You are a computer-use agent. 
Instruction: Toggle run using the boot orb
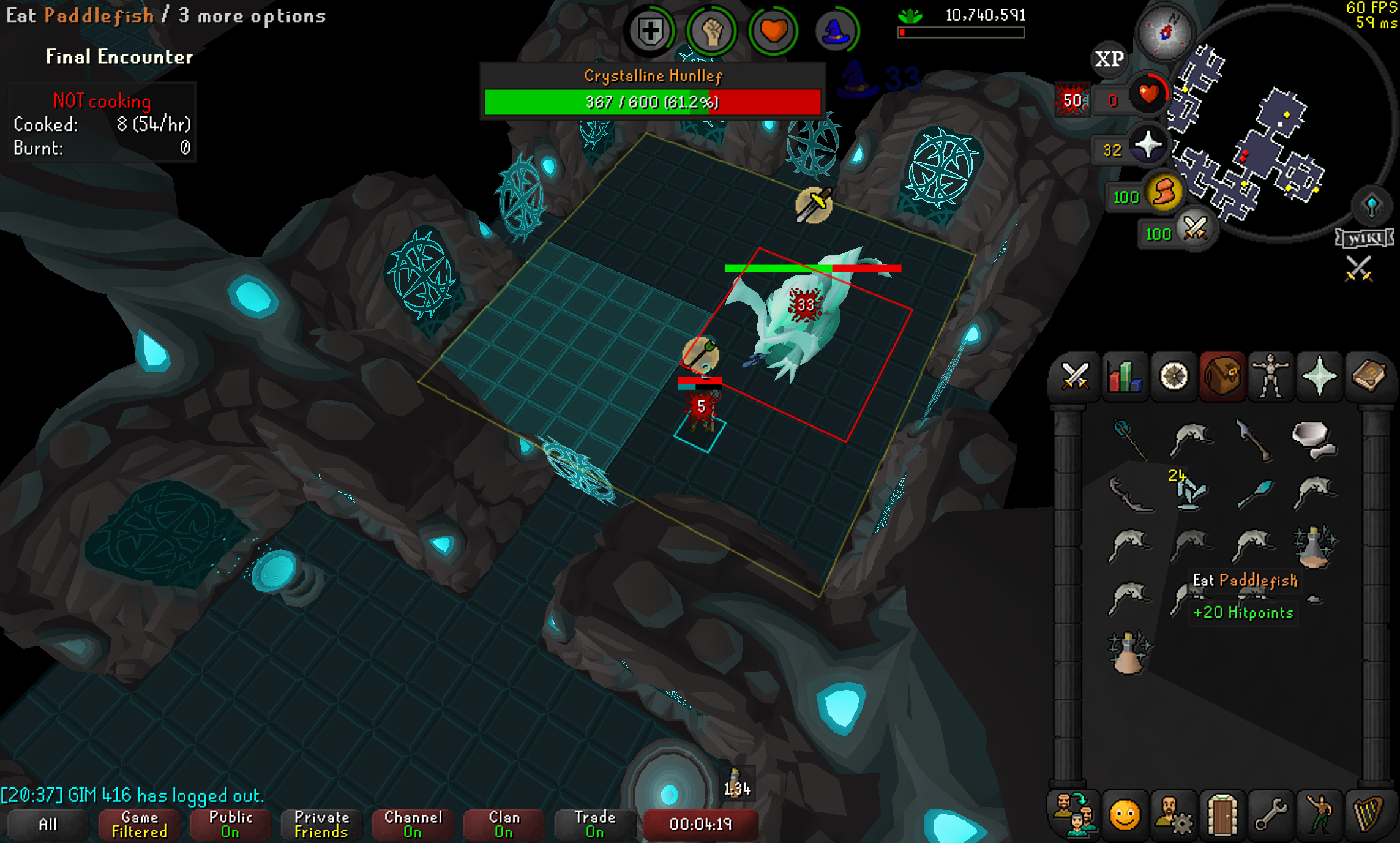tap(1164, 193)
